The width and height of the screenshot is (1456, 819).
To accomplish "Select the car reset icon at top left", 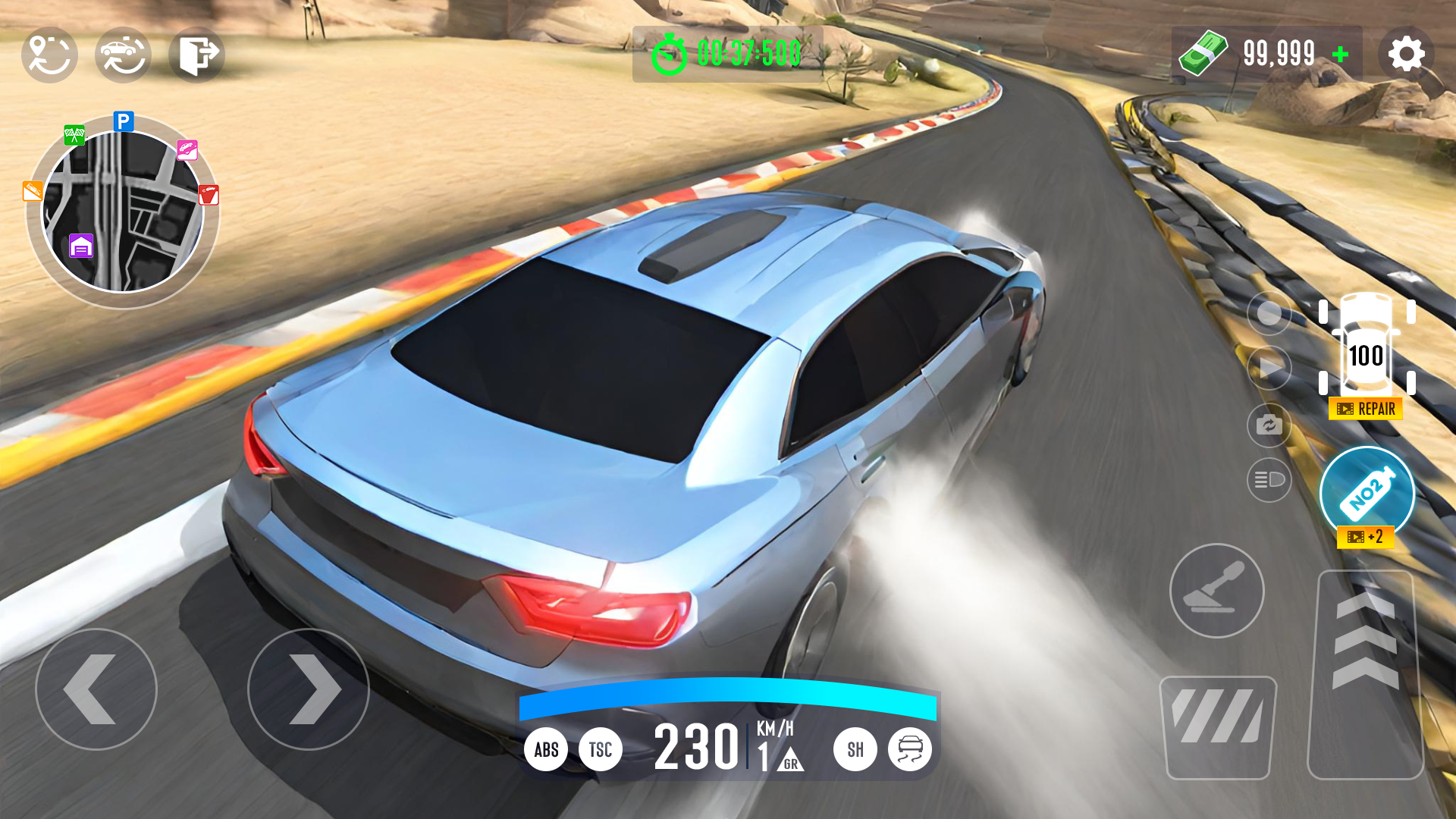I will 123,54.
